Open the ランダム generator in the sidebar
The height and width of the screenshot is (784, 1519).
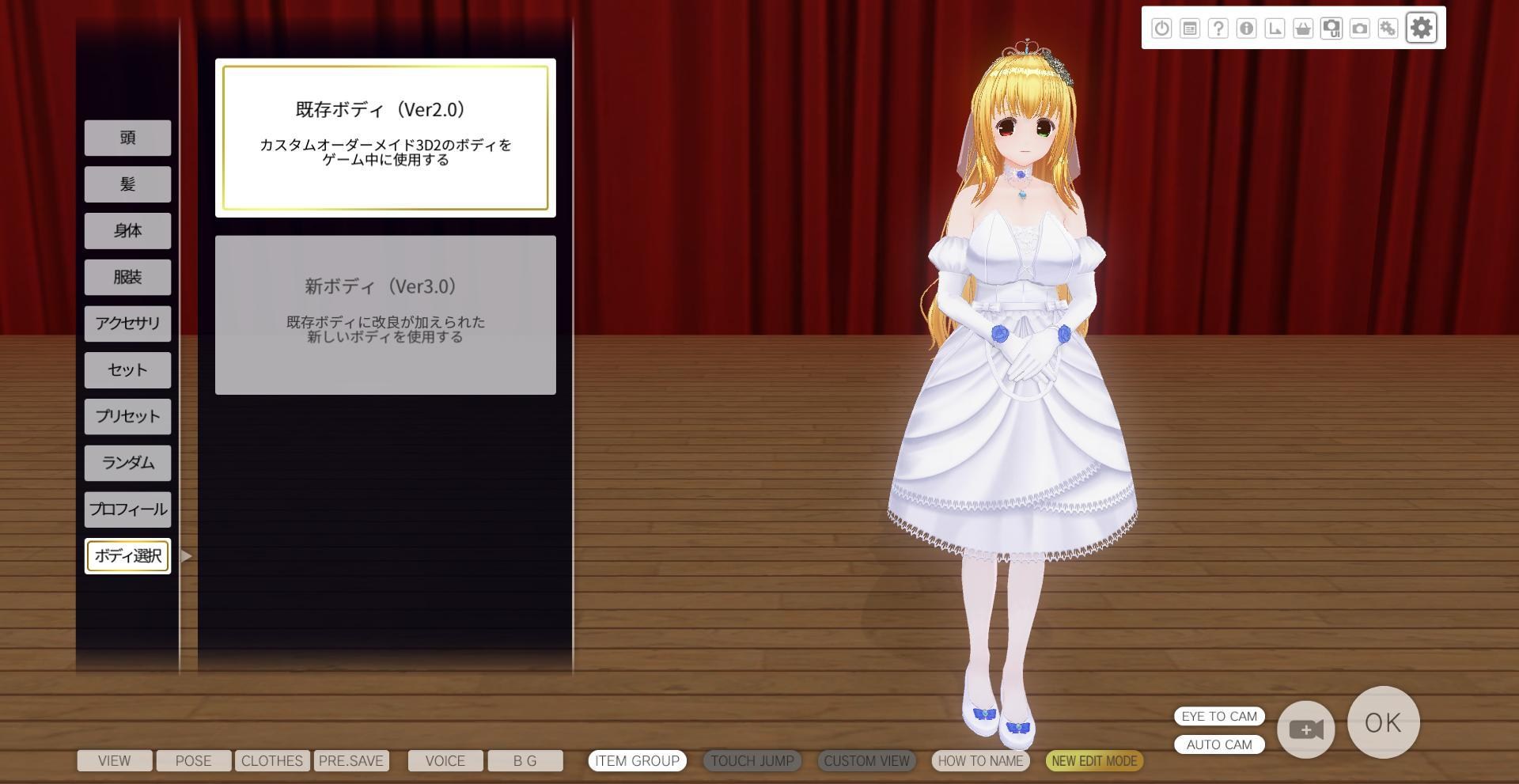pyautogui.click(x=127, y=463)
